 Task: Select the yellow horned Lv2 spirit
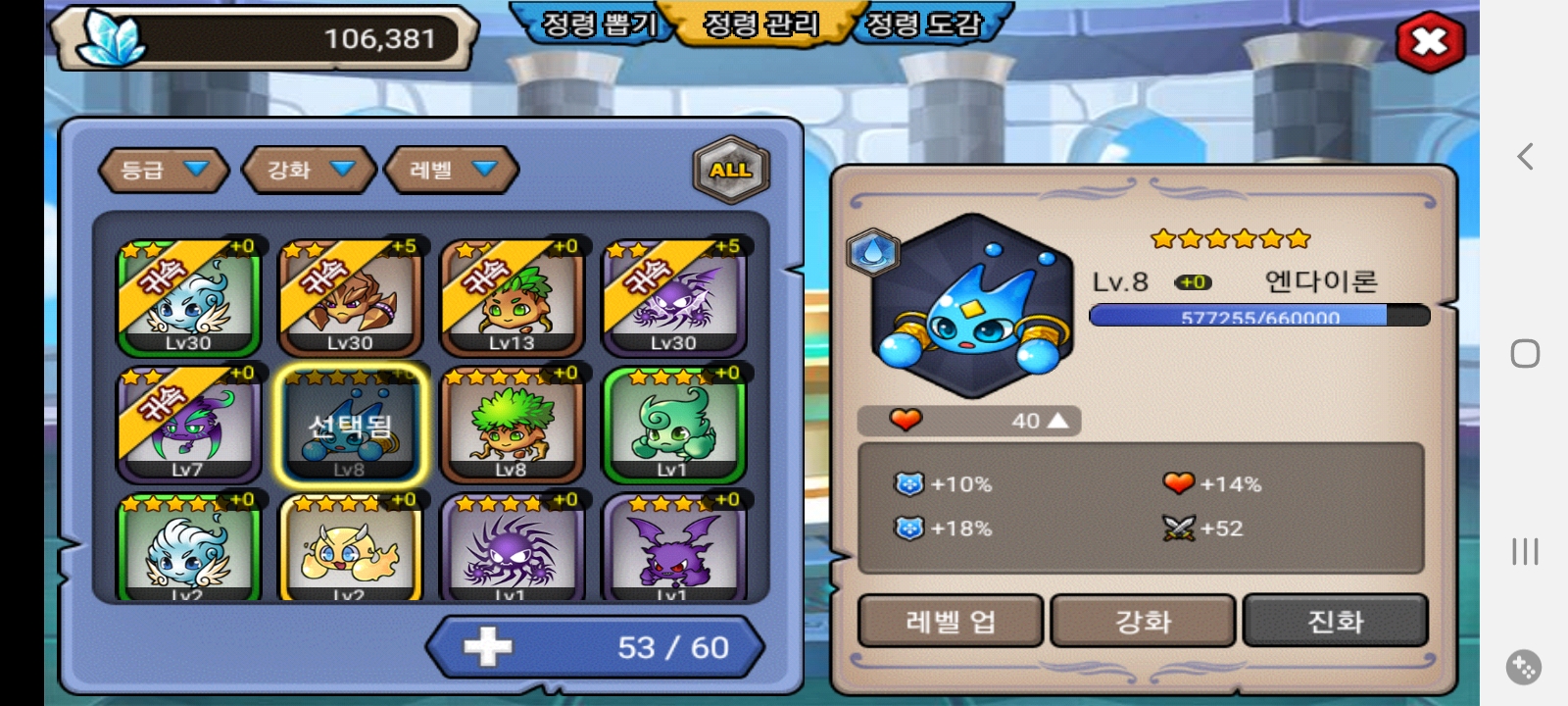(350, 549)
